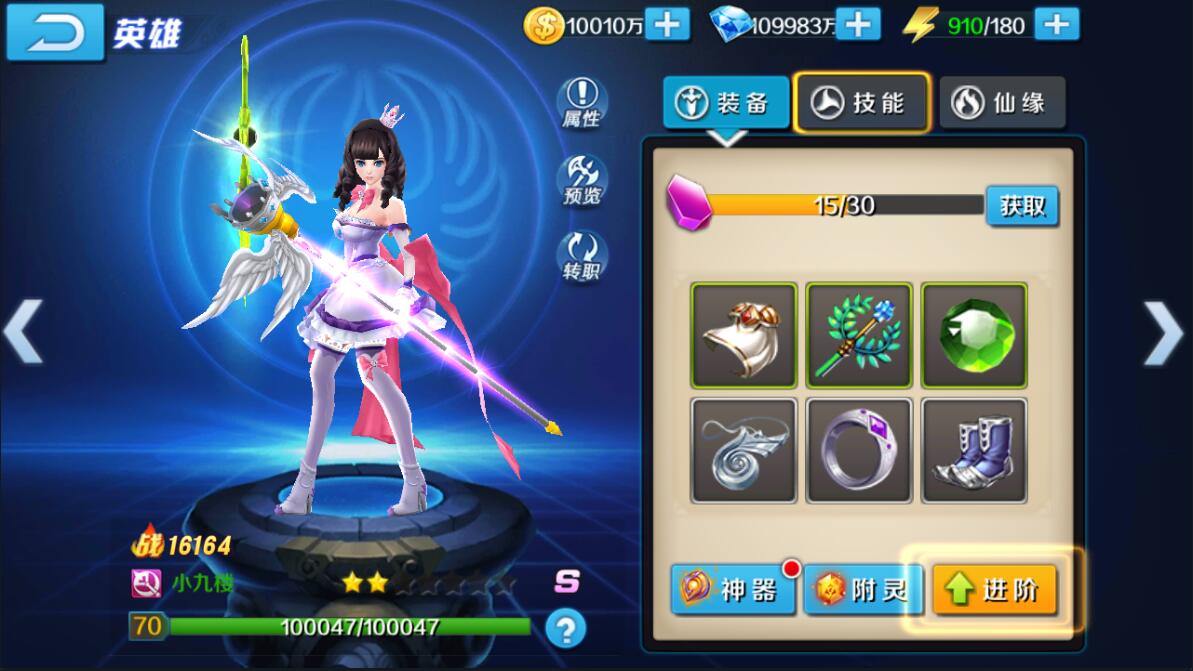Open the 仙缘 tab
This screenshot has width=1193, height=671.
[1002, 102]
